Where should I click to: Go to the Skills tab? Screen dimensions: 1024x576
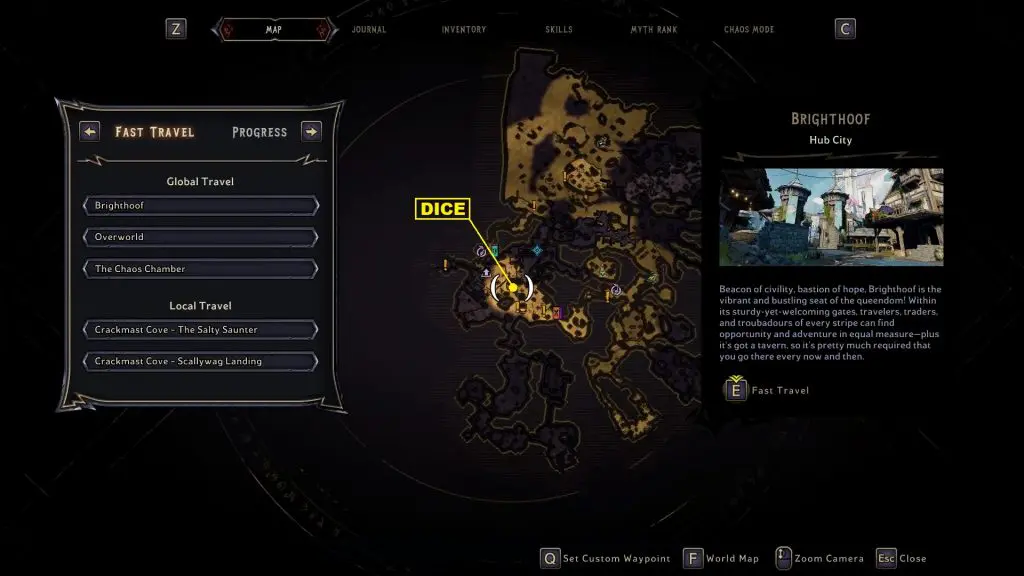coord(559,30)
